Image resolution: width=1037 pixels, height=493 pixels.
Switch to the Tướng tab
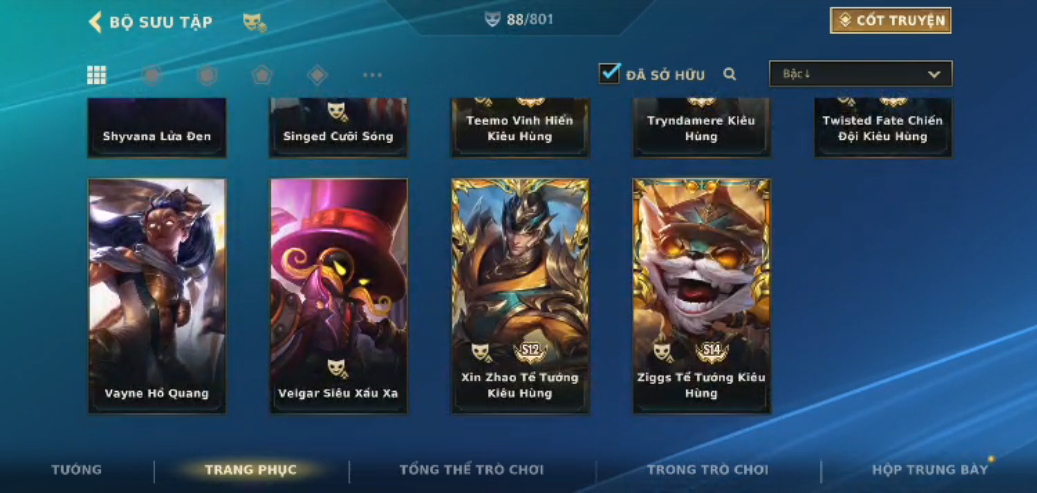(x=77, y=470)
